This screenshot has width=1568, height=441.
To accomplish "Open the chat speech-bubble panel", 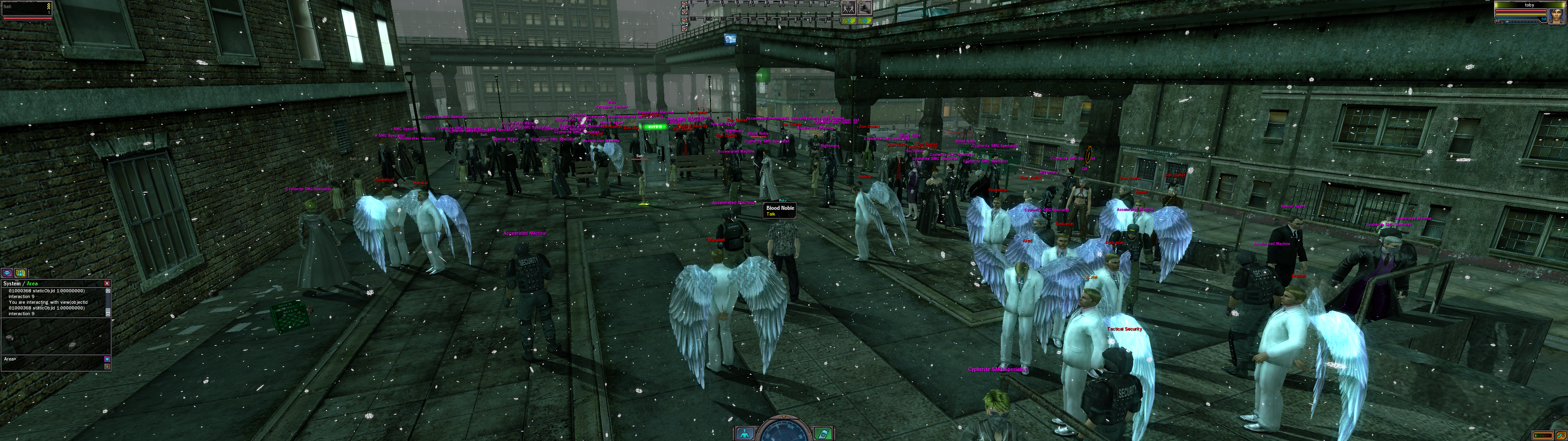I will pyautogui.click(x=8, y=273).
